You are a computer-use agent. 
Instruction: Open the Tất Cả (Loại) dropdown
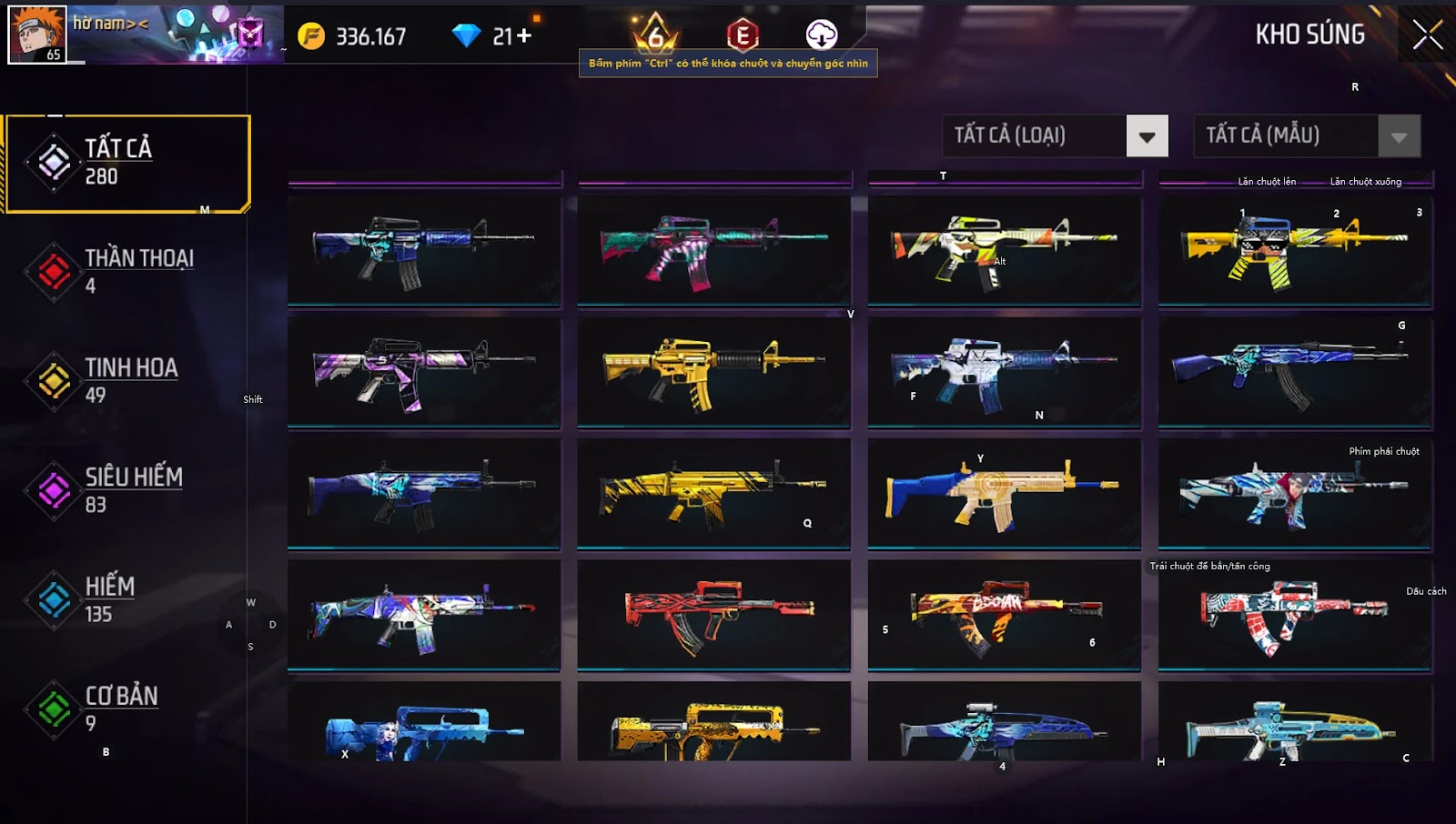[1146, 136]
